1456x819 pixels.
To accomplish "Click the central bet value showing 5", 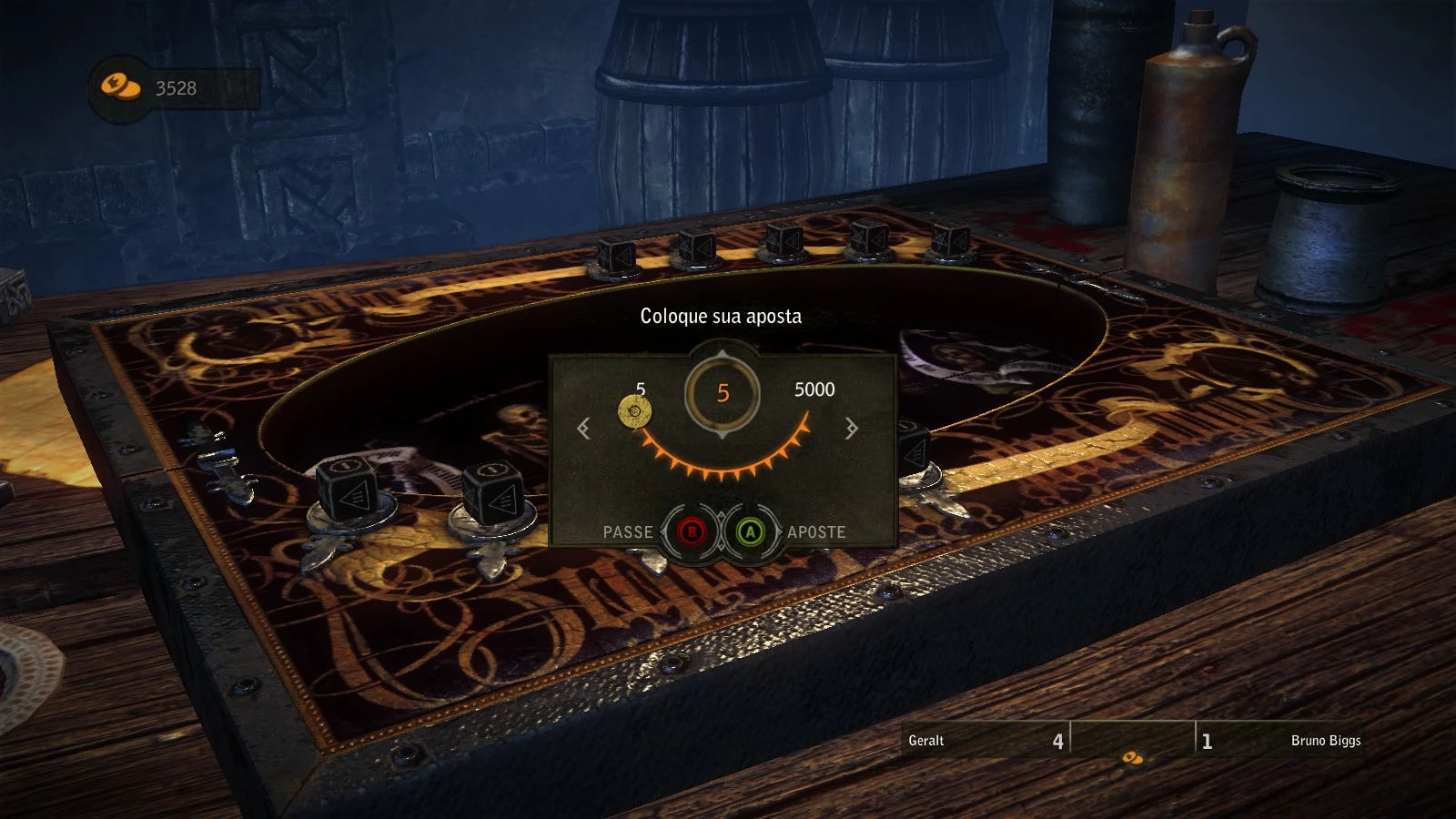I will [x=722, y=391].
